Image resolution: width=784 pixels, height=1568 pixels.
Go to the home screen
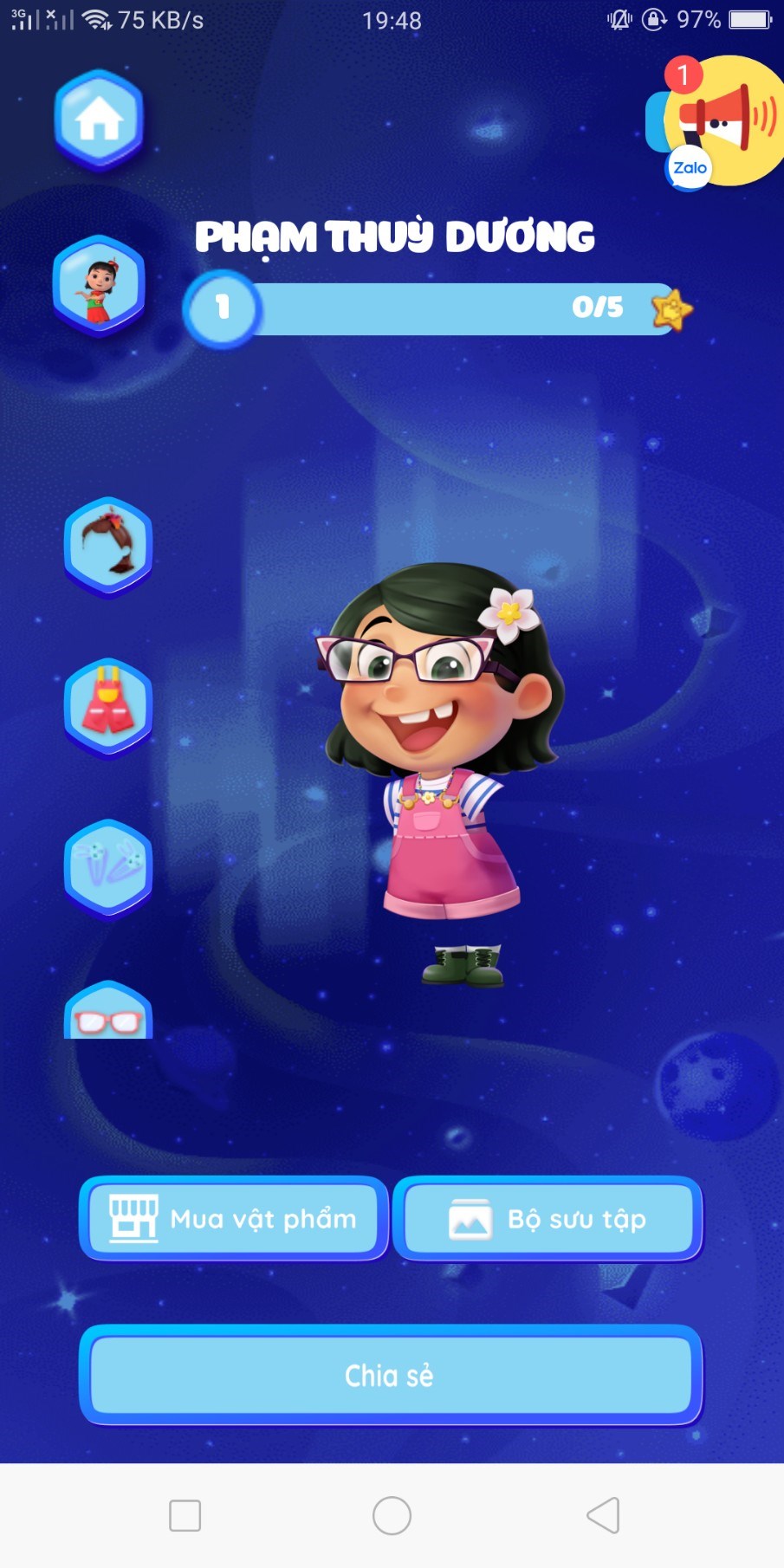point(99,119)
